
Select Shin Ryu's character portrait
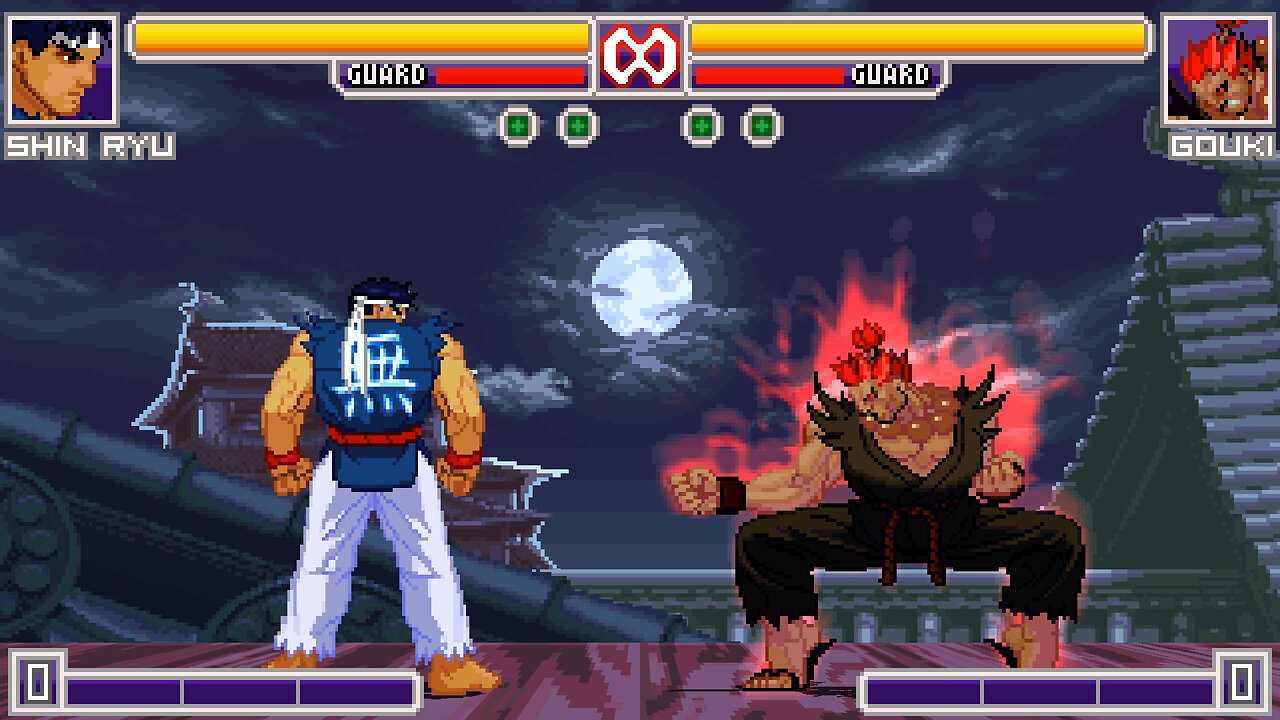[62, 70]
